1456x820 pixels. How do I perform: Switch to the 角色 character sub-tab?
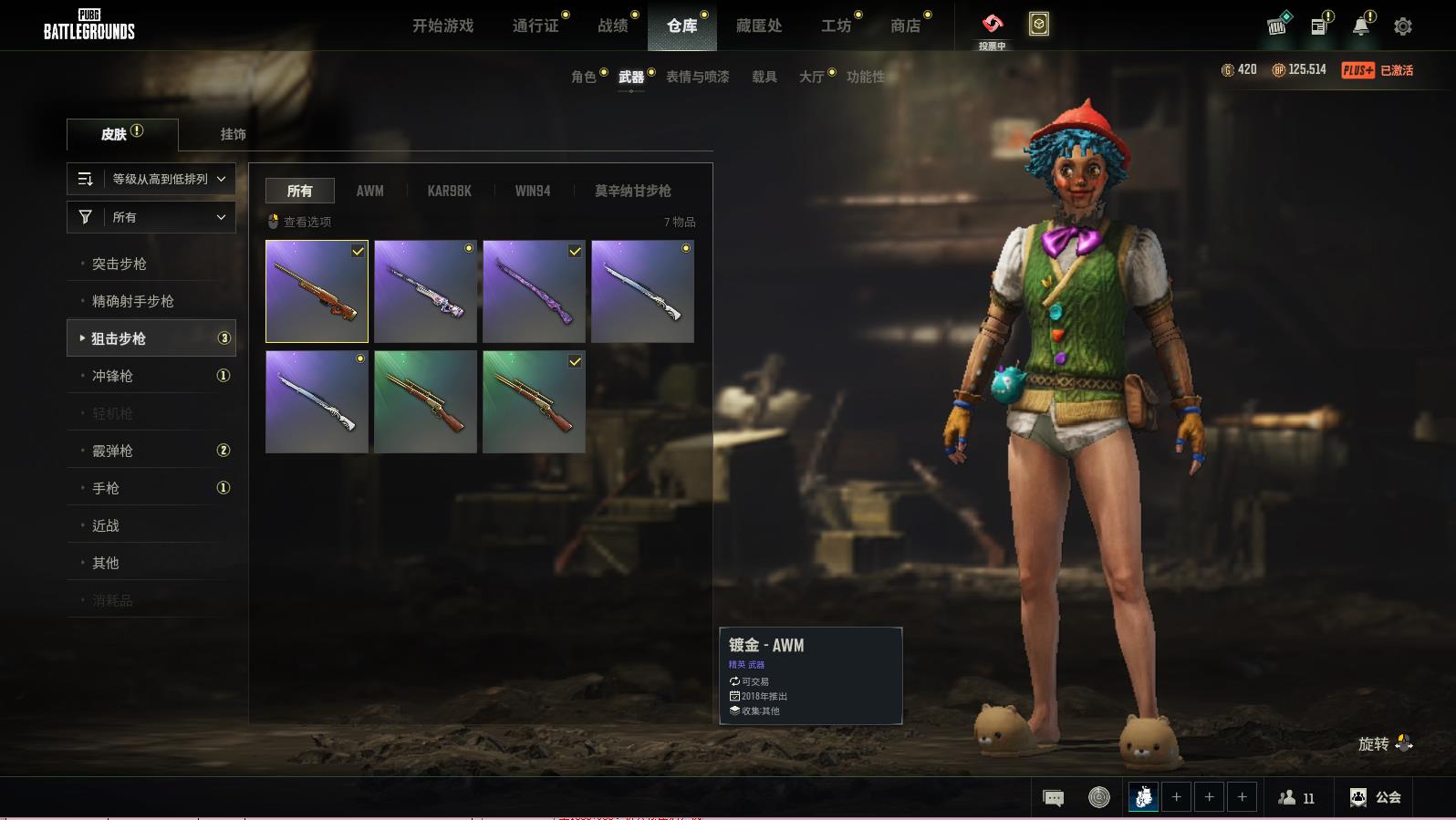pos(584,77)
